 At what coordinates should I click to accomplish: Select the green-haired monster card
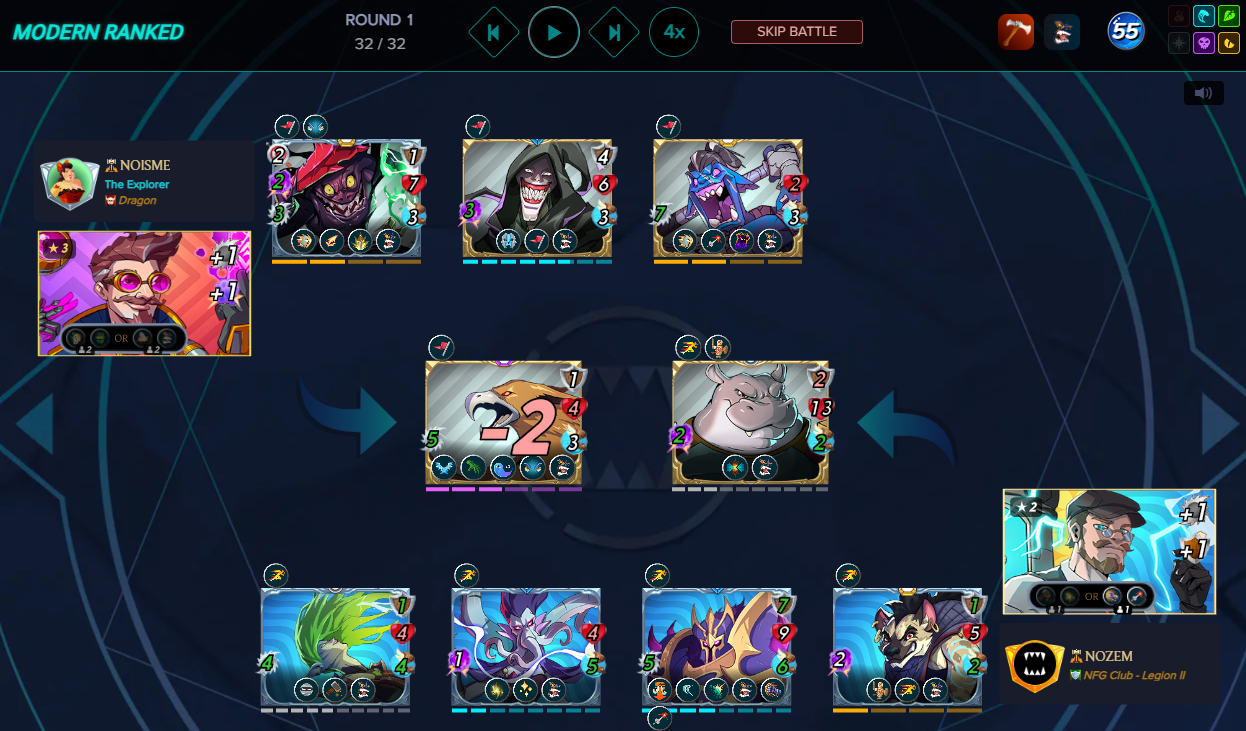pyautogui.click(x=335, y=646)
